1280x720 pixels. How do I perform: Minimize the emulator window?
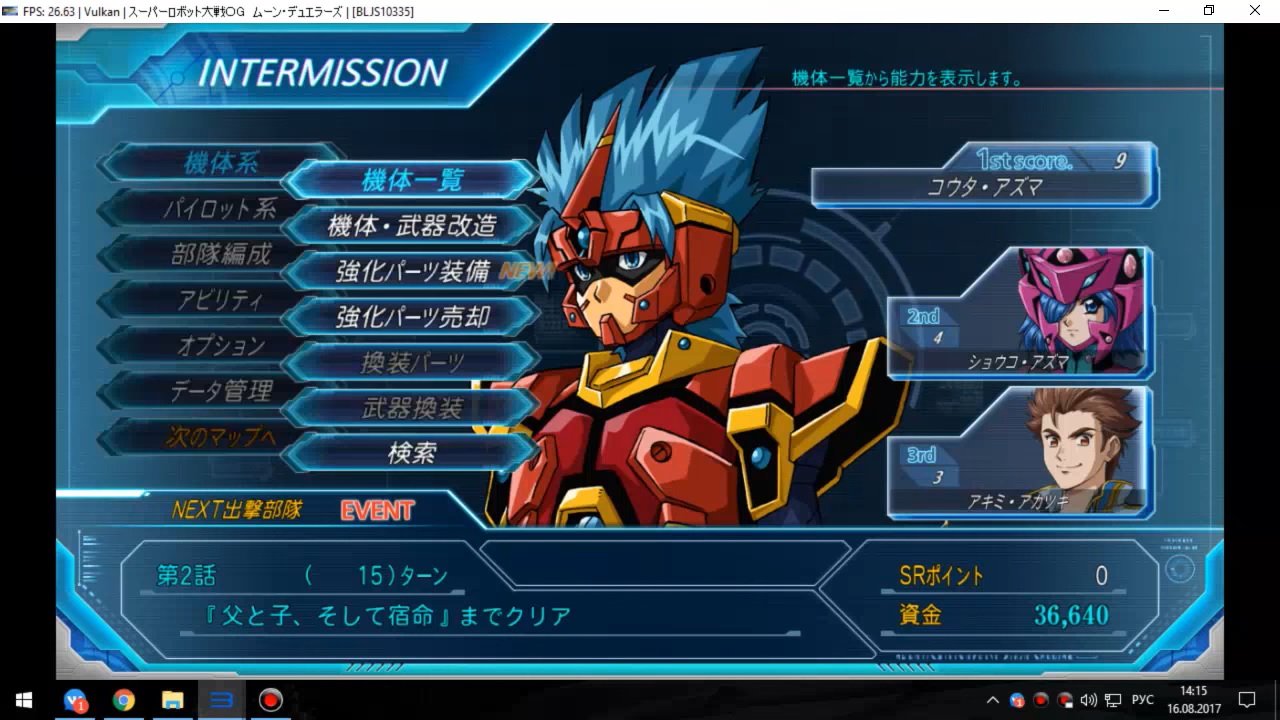click(x=1165, y=11)
